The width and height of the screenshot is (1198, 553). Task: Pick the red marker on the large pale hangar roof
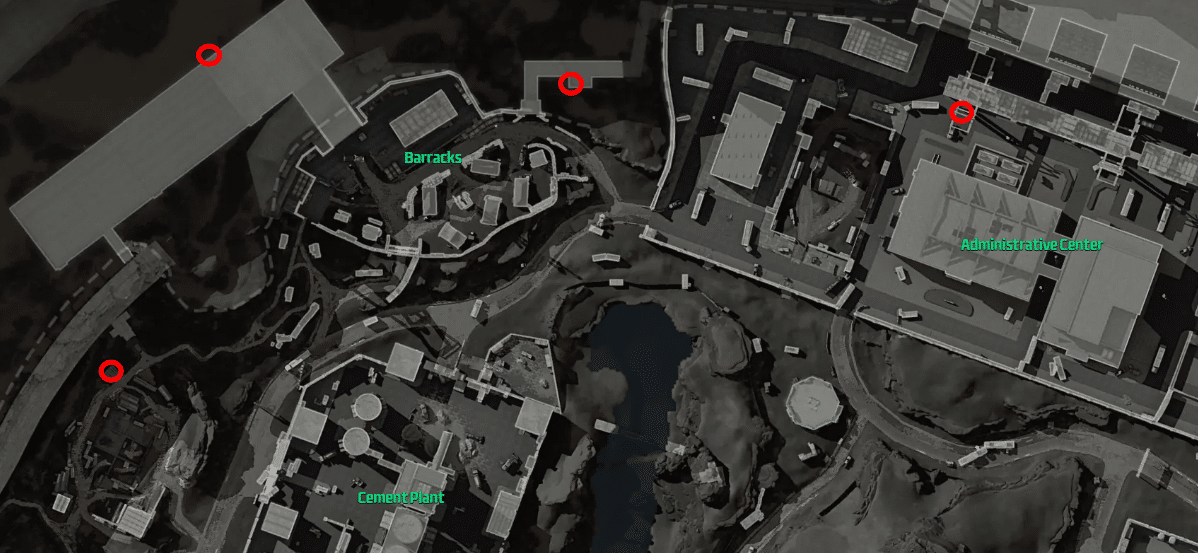pyautogui.click(x=208, y=55)
